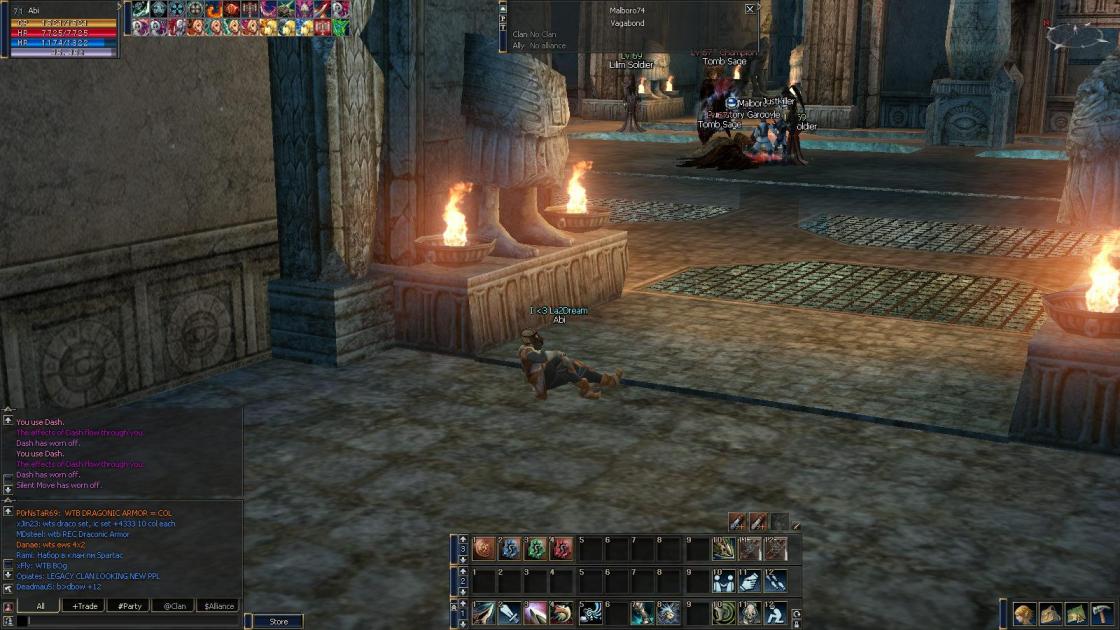This screenshot has width=1120, height=630.
Task: Show the $Alliance chat tab
Action: pos(219,606)
